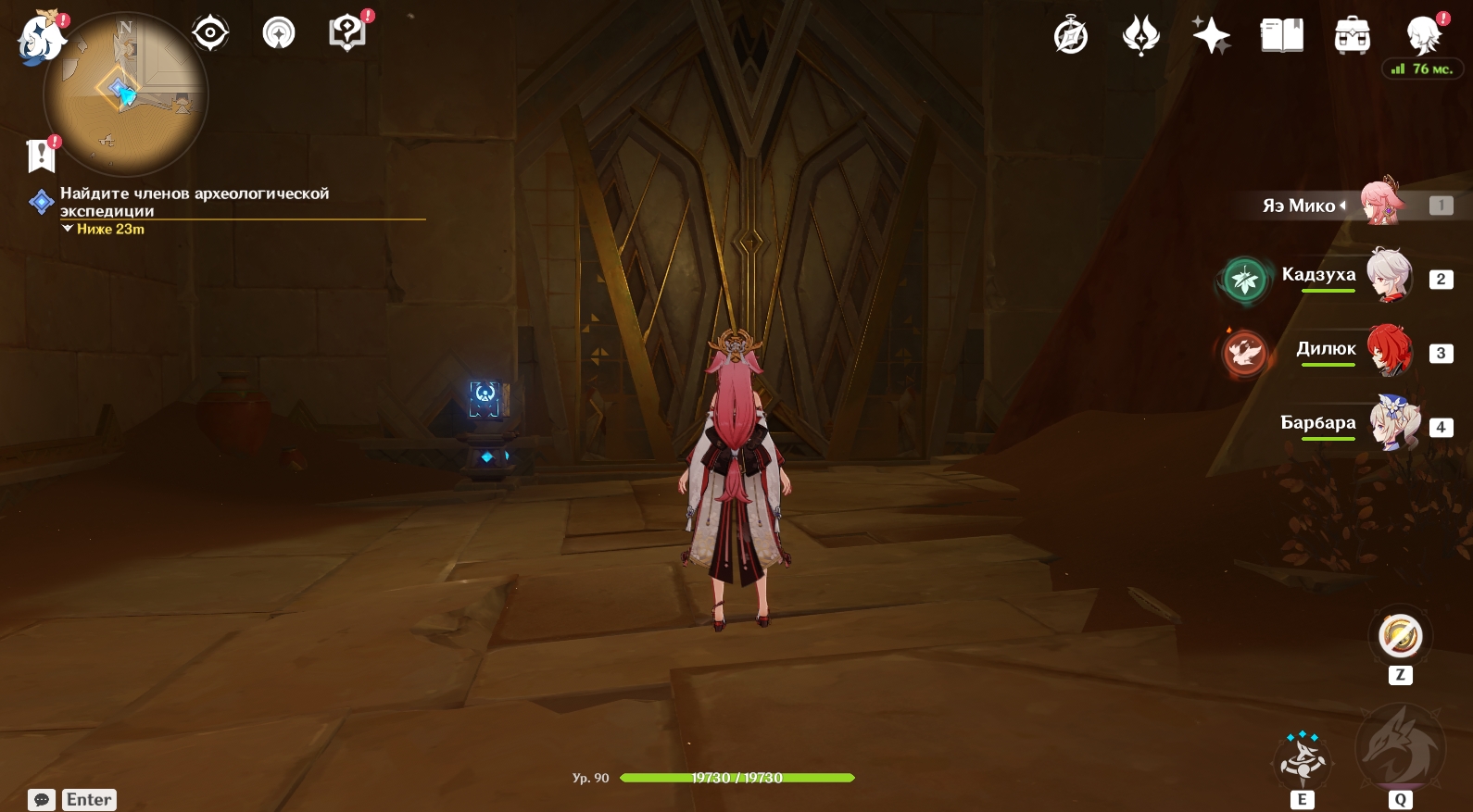Screen dimensions: 1473x812
Task: Open the adventurer handbook book icon
Action: pos(1282,36)
